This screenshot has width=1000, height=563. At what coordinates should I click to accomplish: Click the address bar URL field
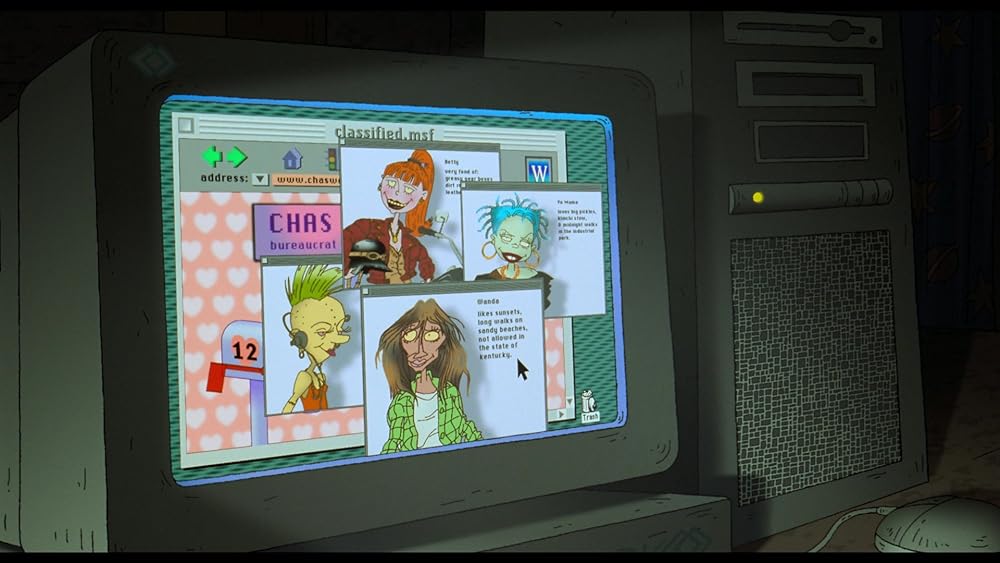click(307, 181)
